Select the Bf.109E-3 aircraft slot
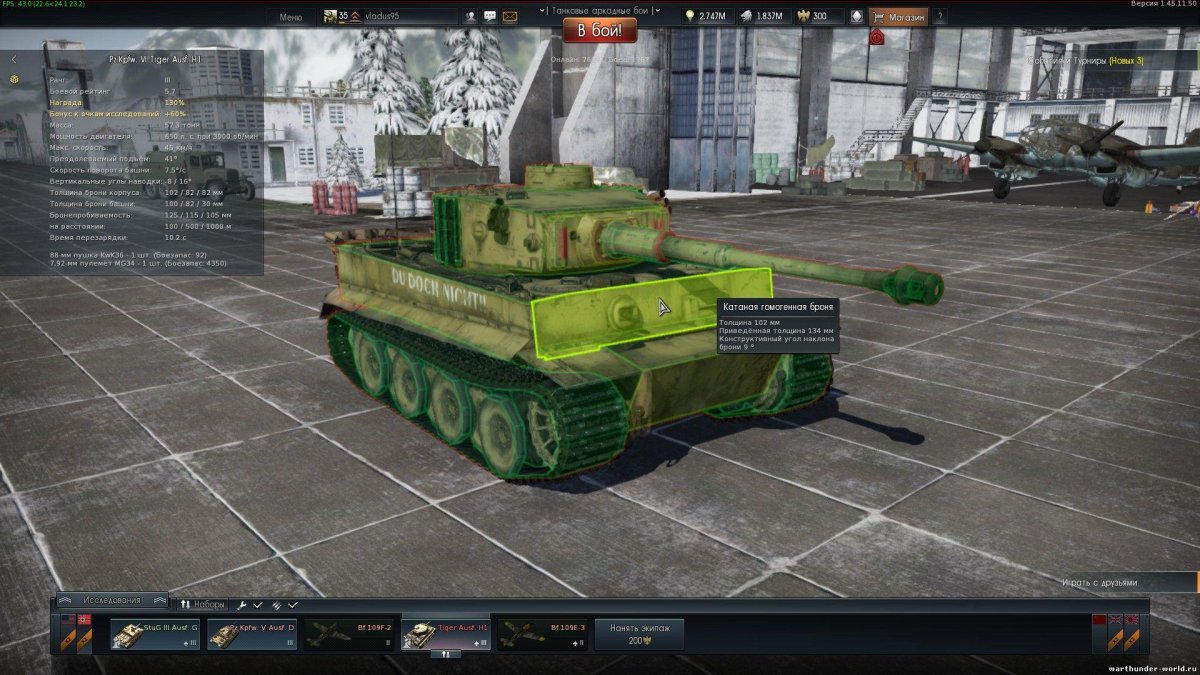This screenshot has width=1200, height=675. [543, 634]
